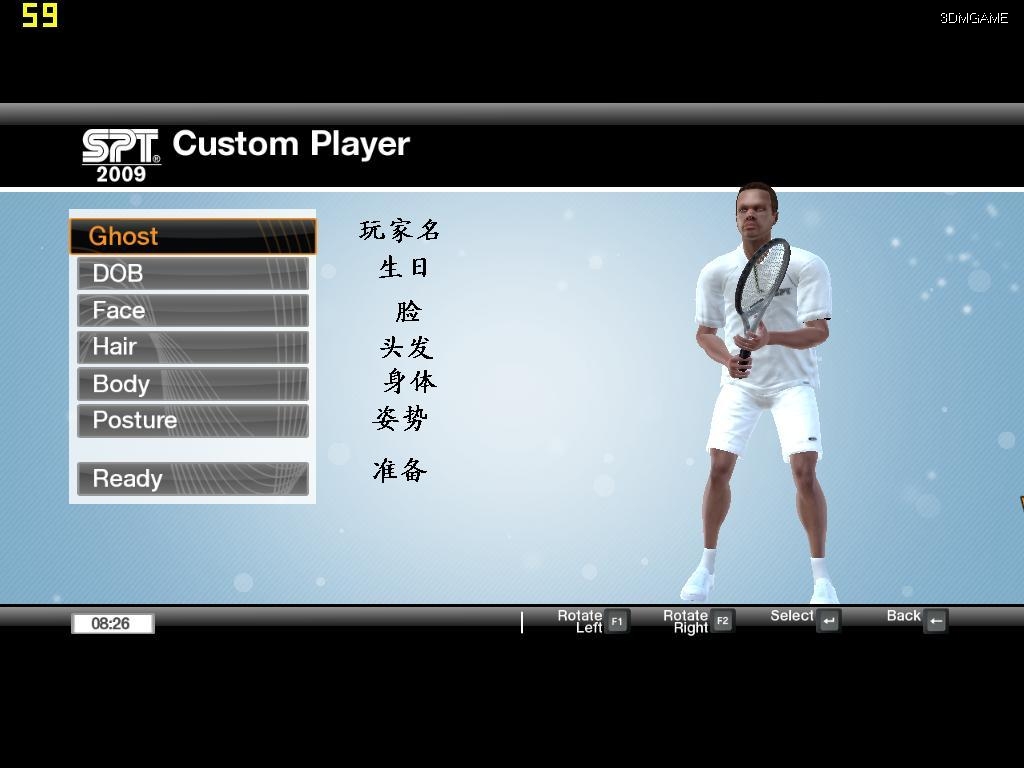Viewport: 1024px width, 768px height.
Task: Choose the Face customization option
Action: [192, 310]
